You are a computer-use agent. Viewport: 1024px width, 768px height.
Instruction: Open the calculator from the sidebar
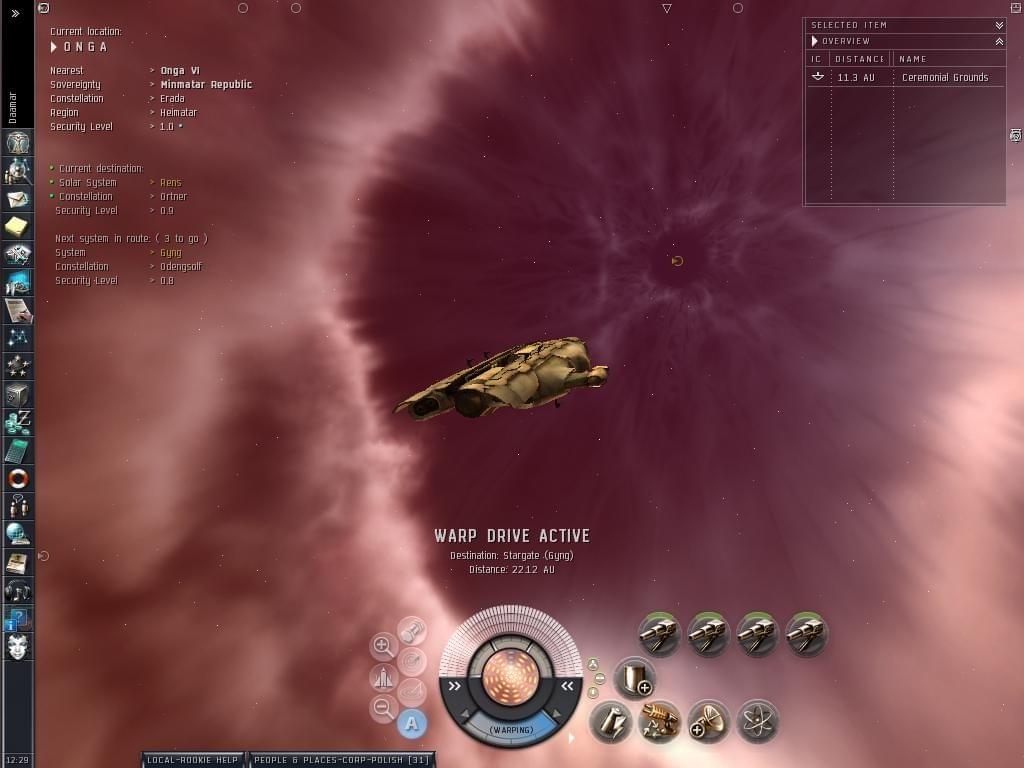coord(17,451)
